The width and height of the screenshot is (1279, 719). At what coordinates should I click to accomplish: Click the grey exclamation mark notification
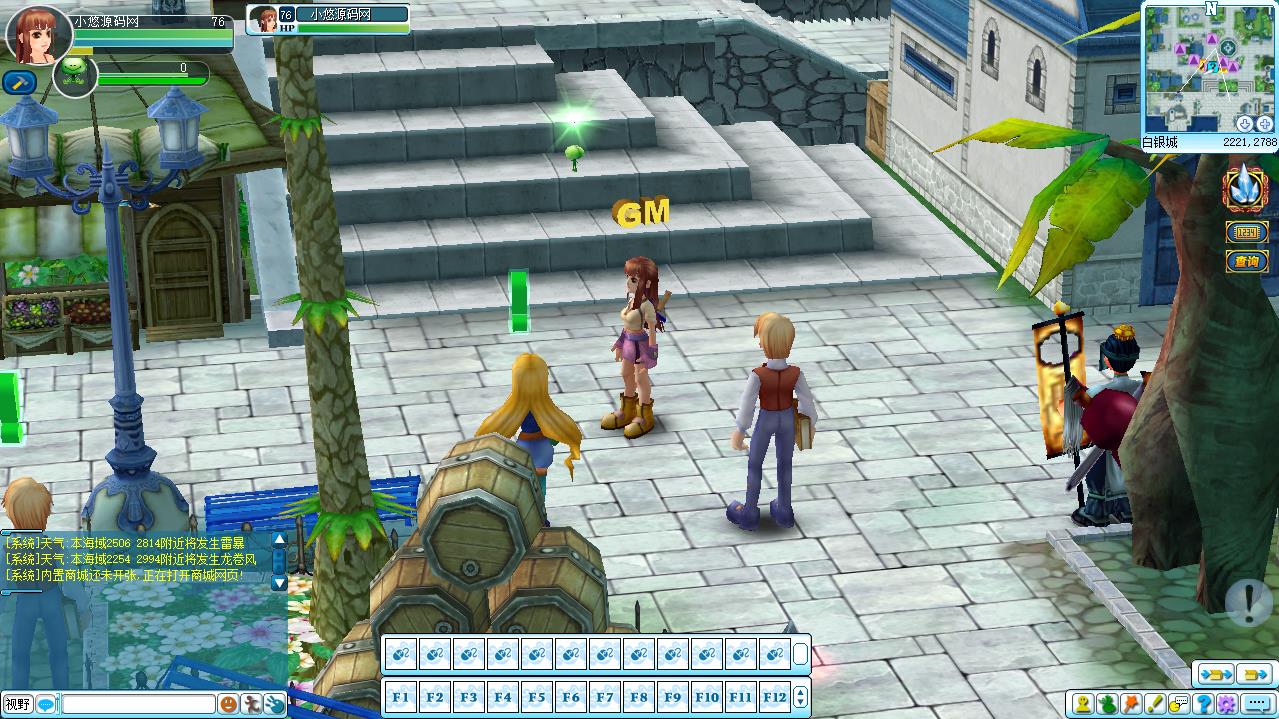[x=1249, y=601]
